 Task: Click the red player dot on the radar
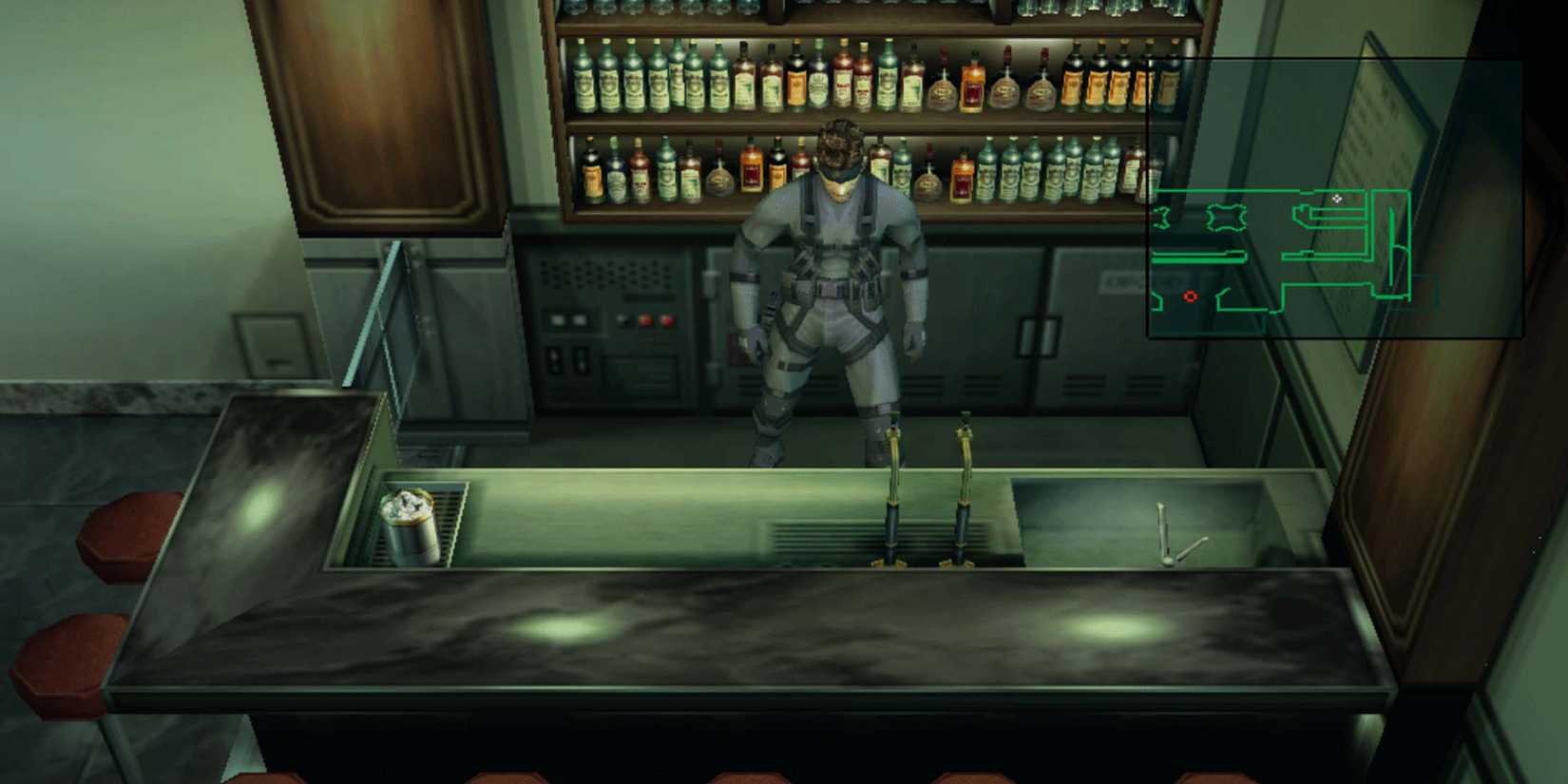click(1191, 297)
